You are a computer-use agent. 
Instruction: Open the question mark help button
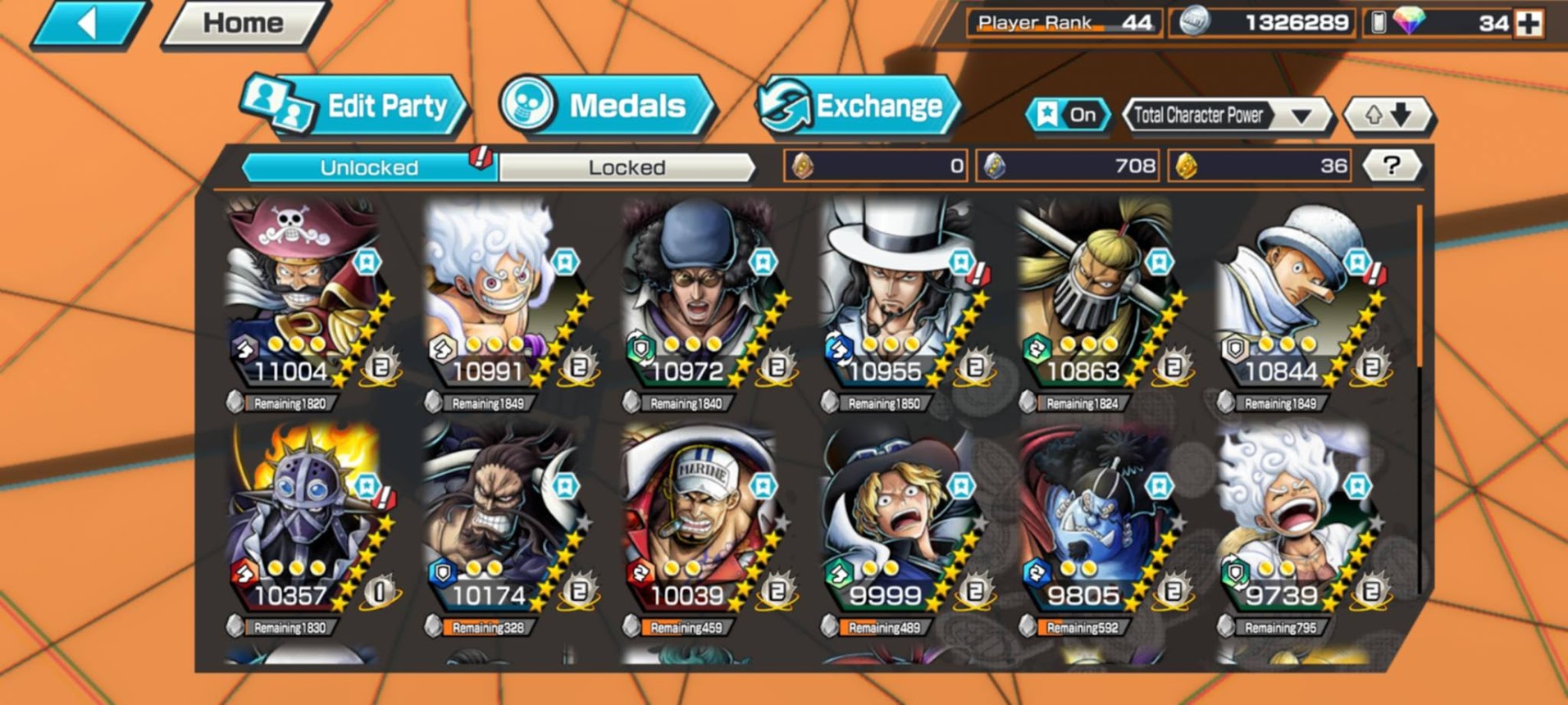[x=1391, y=166]
